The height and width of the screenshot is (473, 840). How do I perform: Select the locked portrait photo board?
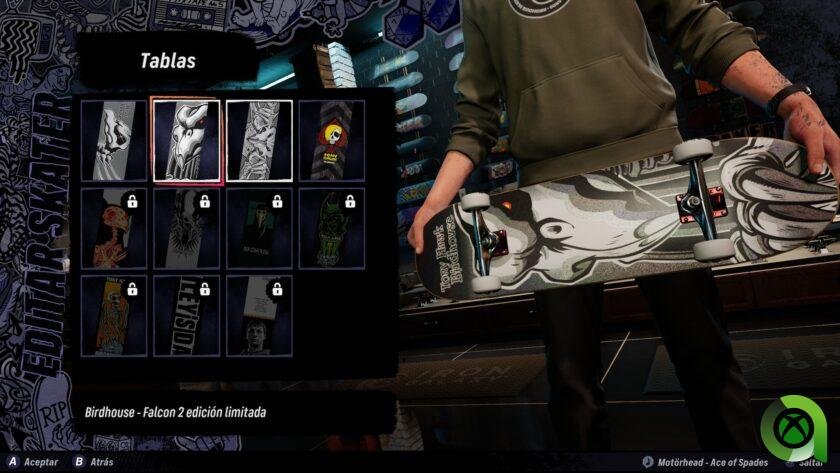coord(259,315)
